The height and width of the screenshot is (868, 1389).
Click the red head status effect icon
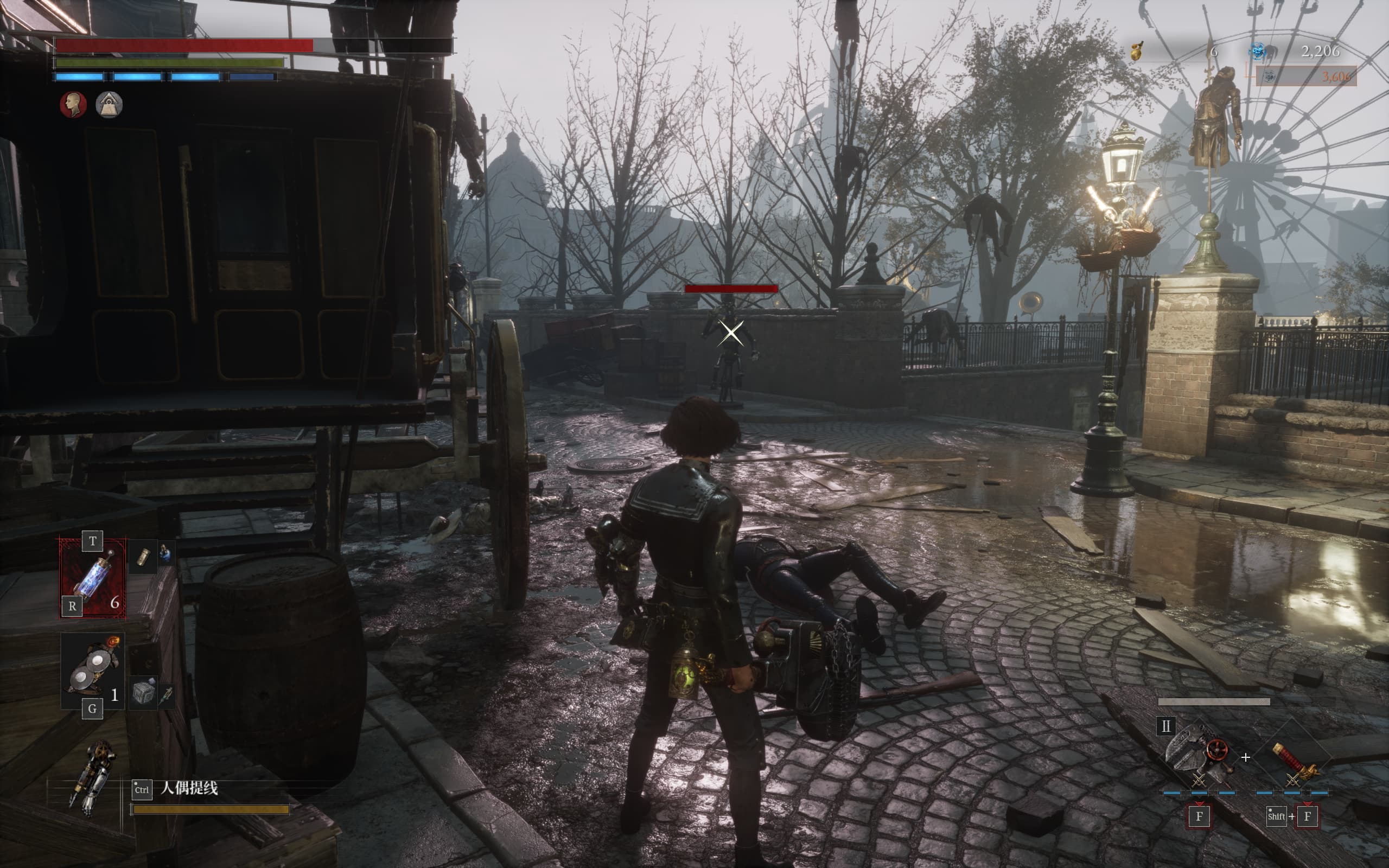[73, 105]
